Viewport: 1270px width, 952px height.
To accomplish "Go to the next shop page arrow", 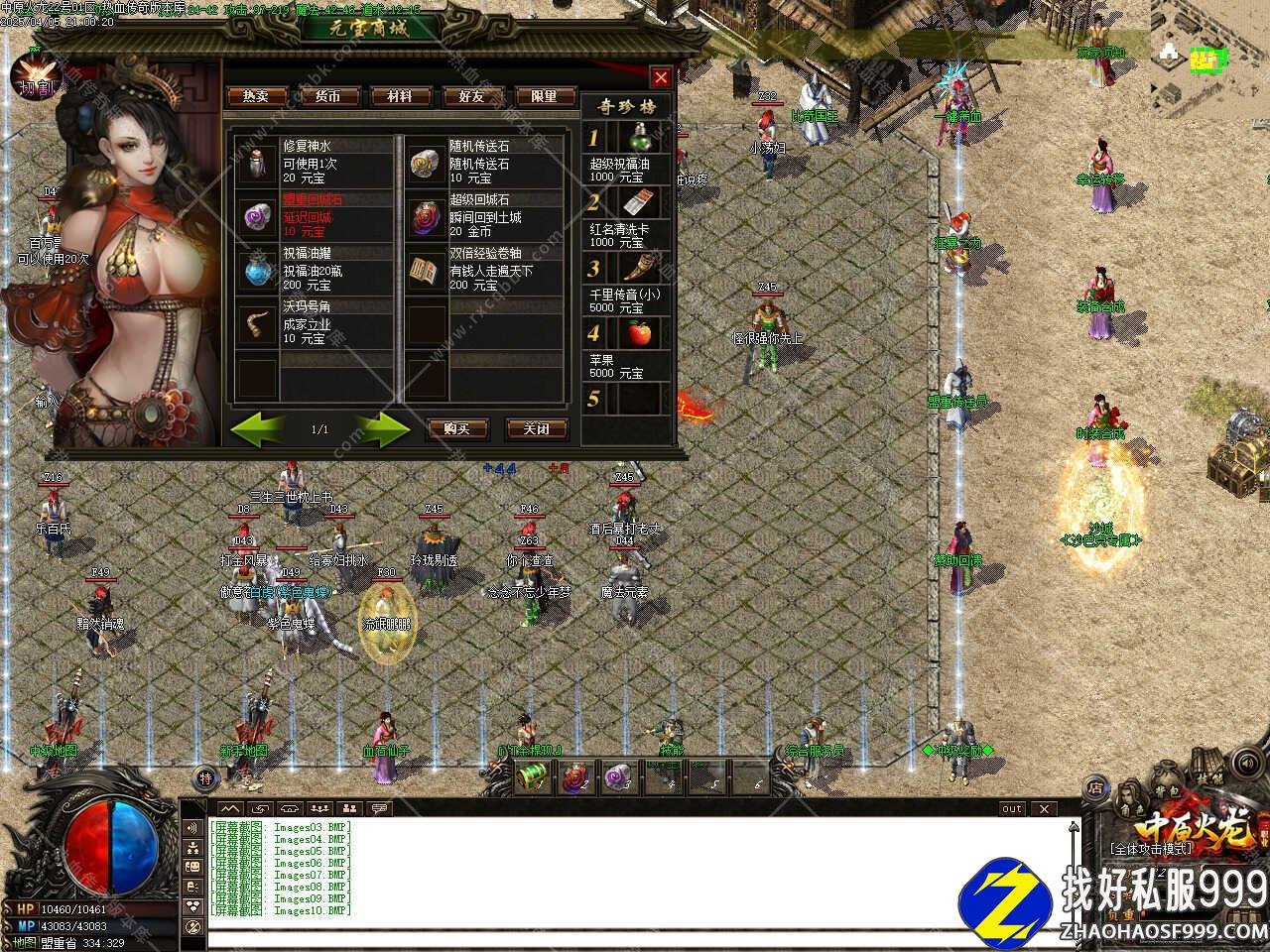I will click(383, 428).
